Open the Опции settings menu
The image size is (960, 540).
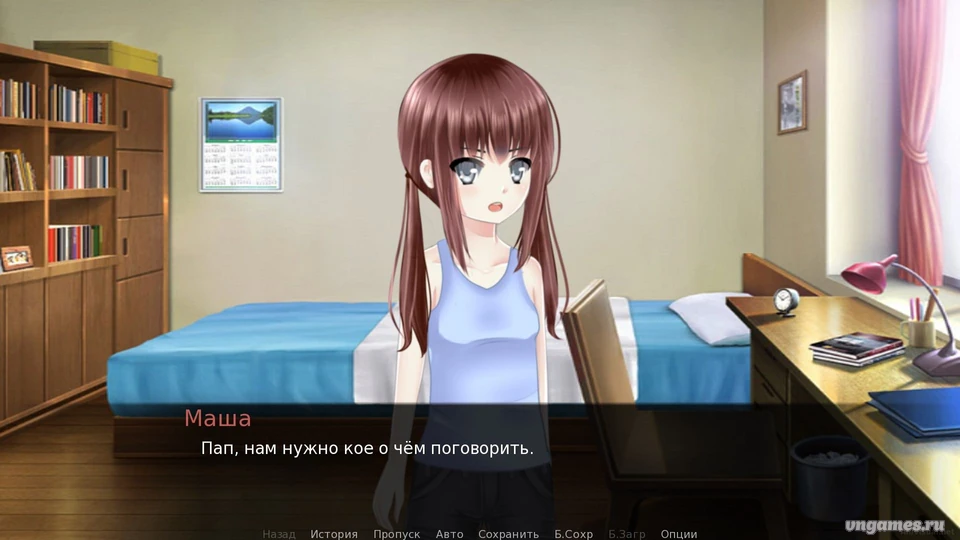(679, 534)
